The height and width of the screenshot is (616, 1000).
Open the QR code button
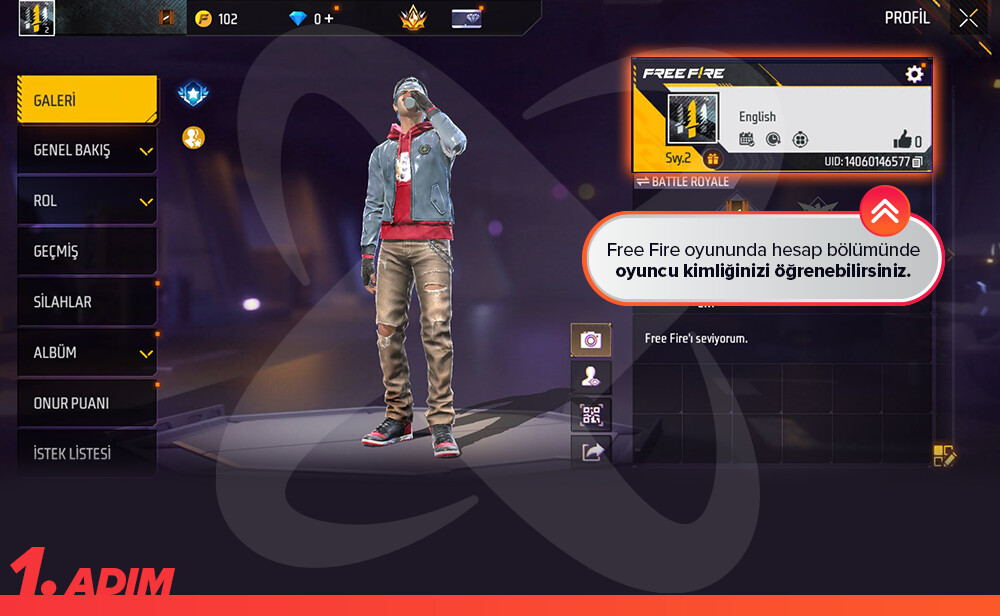591,415
